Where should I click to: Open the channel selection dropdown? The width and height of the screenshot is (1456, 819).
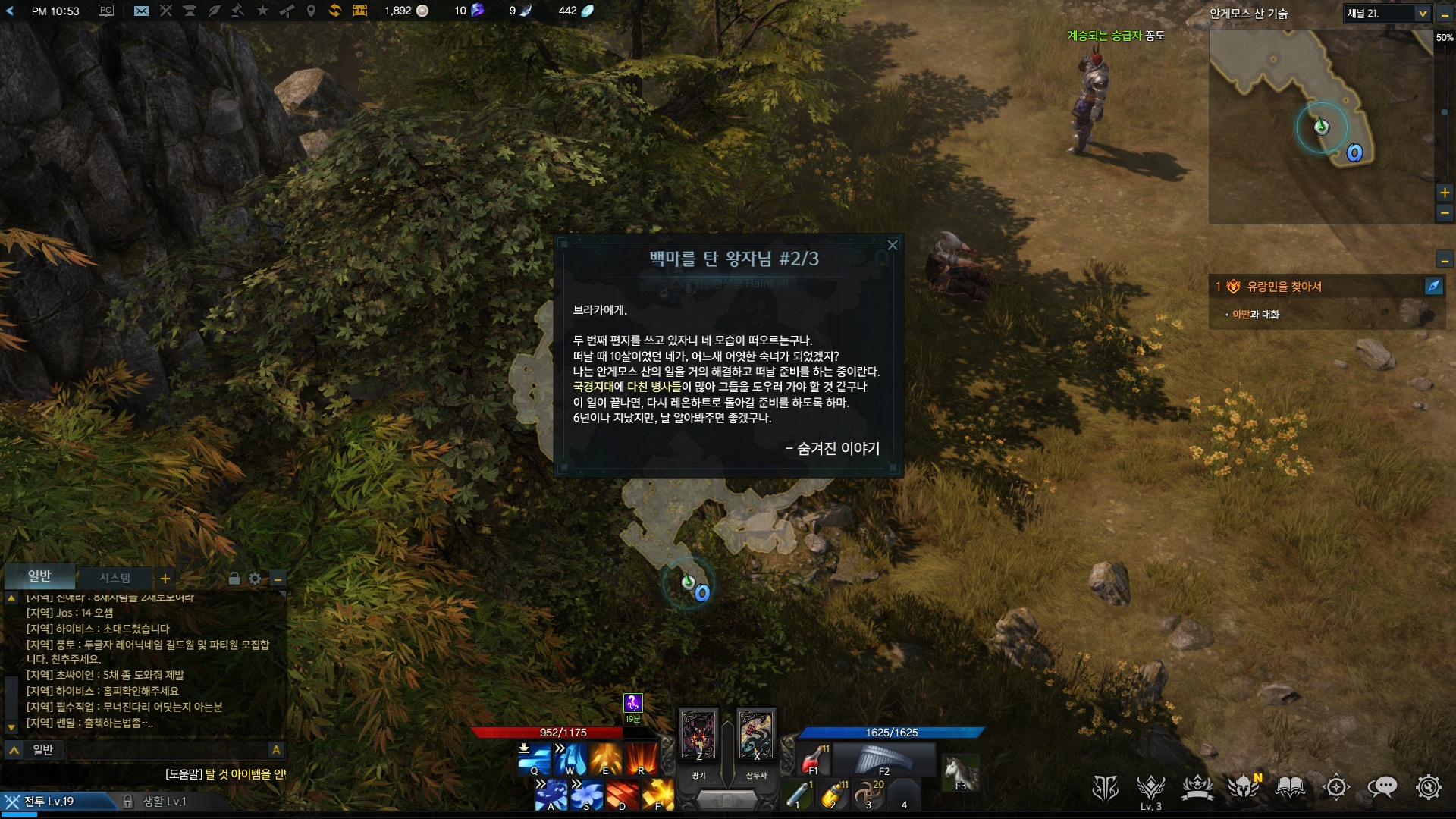coord(1423,14)
